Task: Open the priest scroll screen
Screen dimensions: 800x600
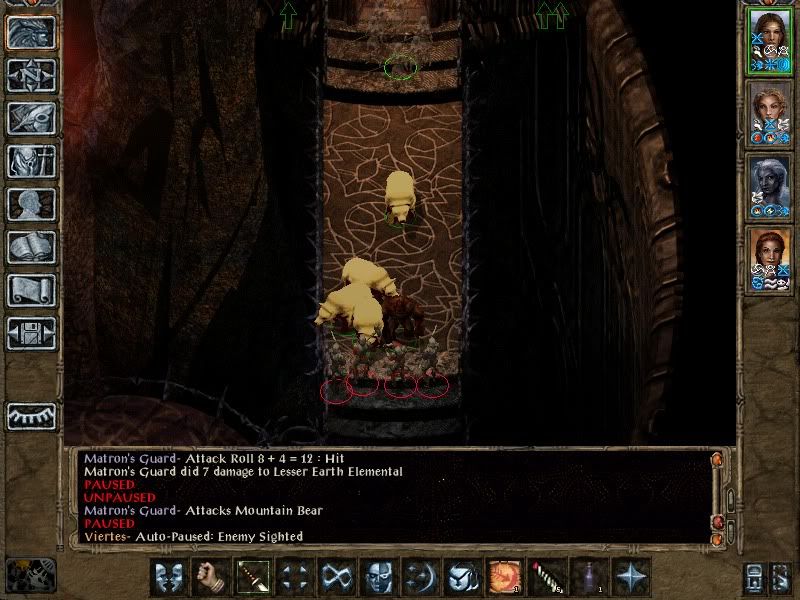Action: point(31,290)
